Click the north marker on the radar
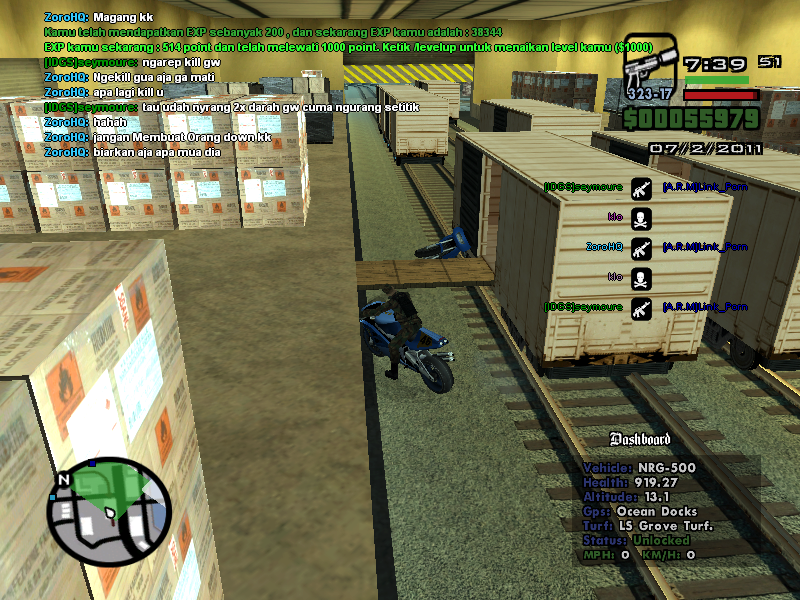Viewport: 800px width, 600px height. (64, 480)
